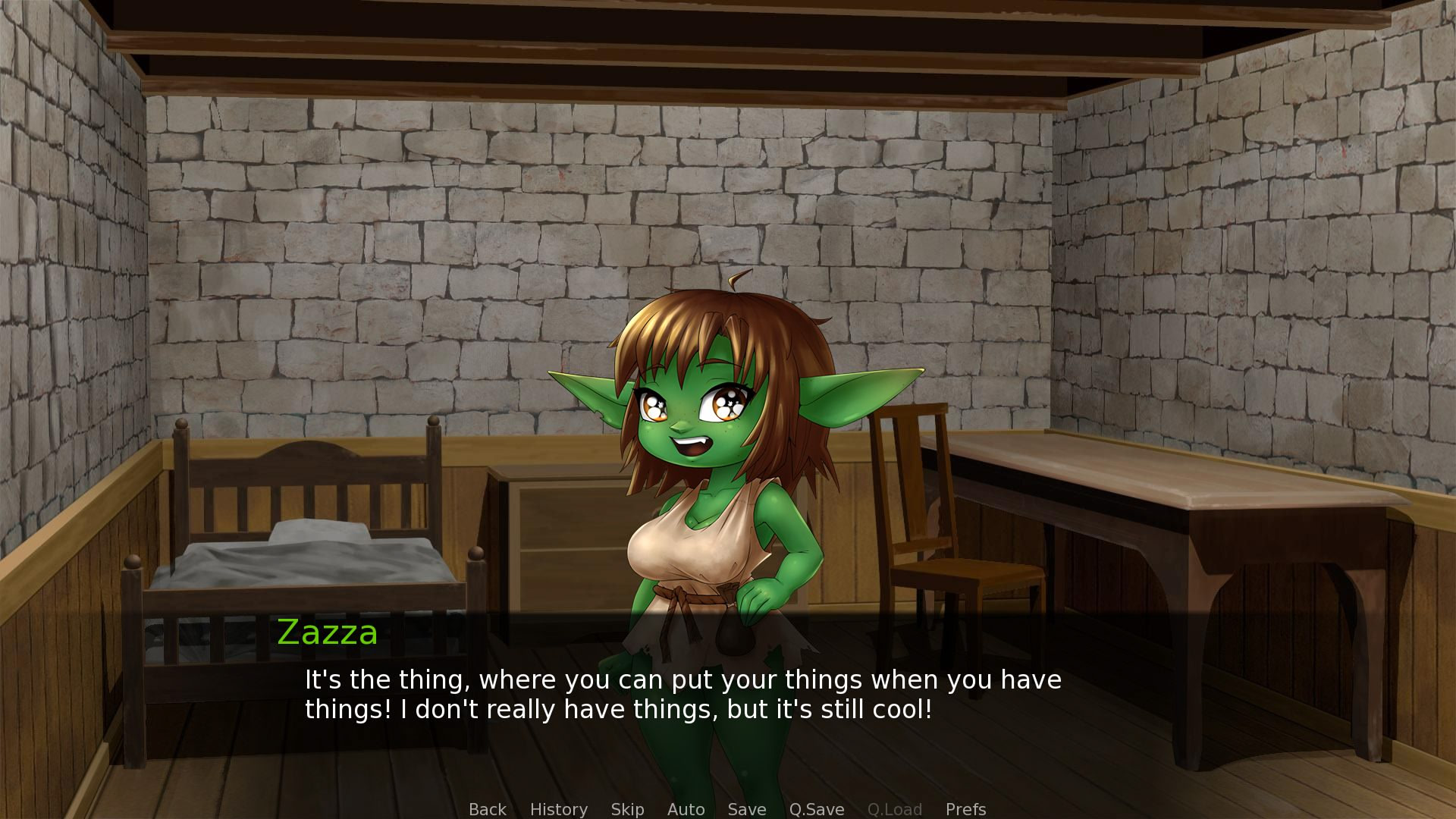Click the Back option in the quick menu

point(488,809)
